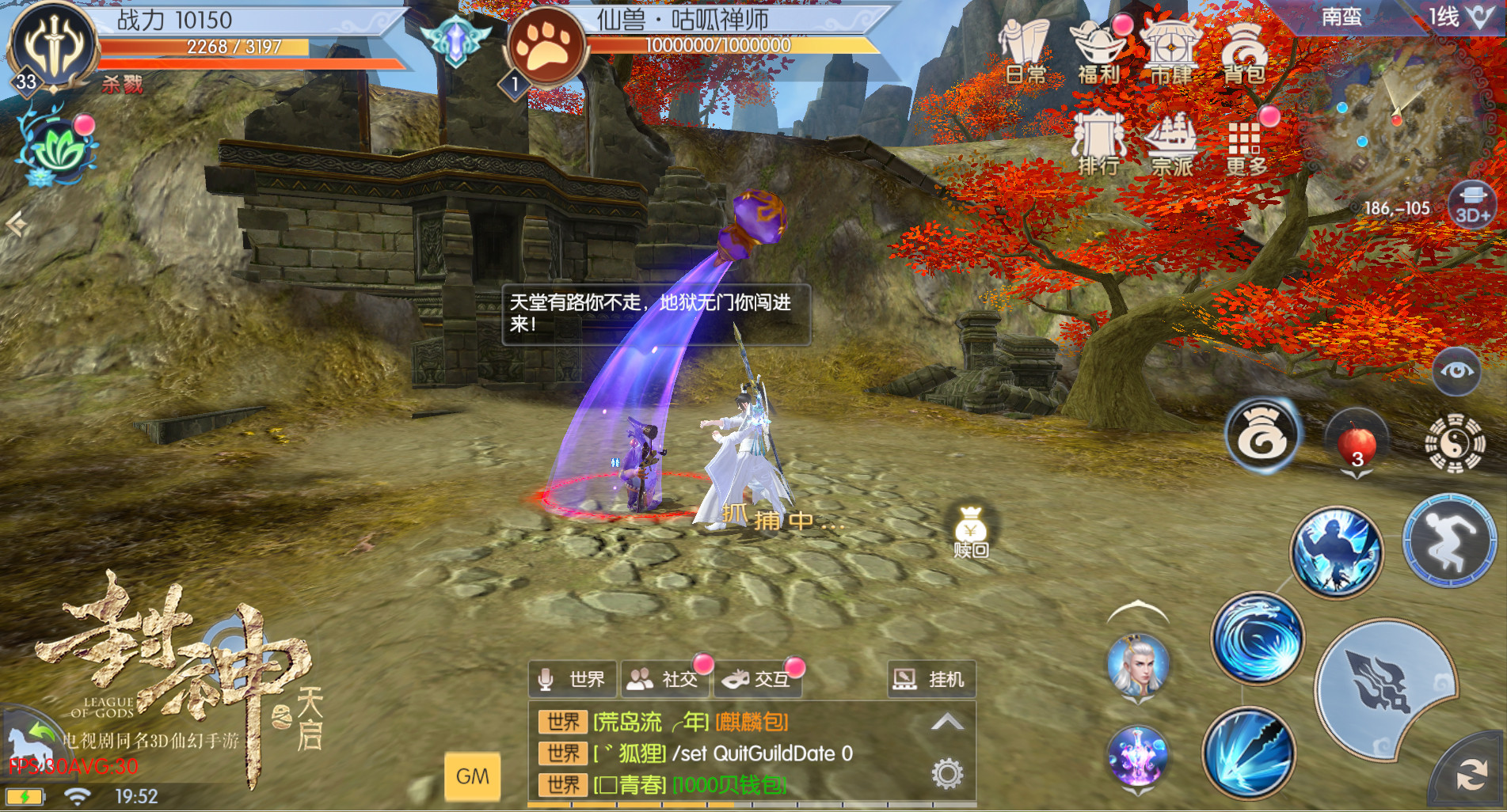Open the 背包 backpack
This screenshot has height=812, width=1507.
point(1244,51)
